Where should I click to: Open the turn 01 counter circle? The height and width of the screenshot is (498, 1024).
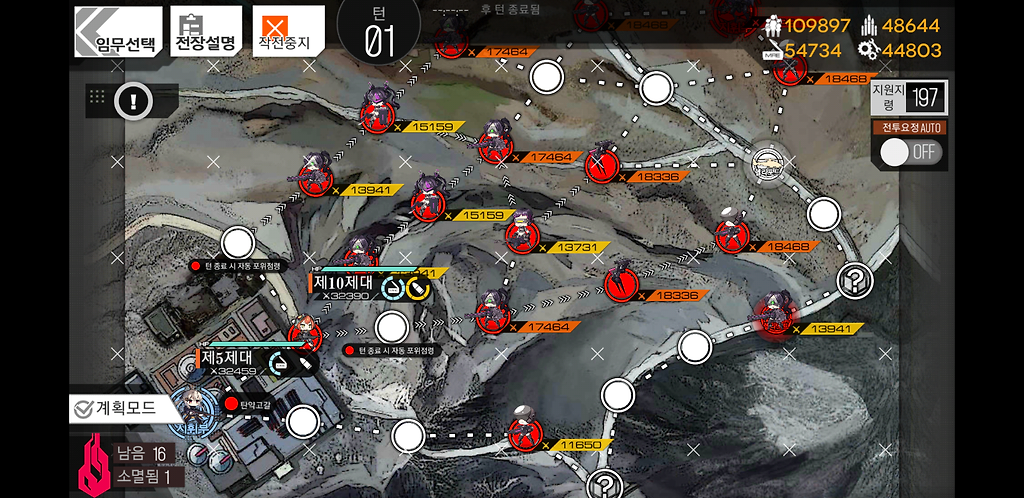(379, 32)
